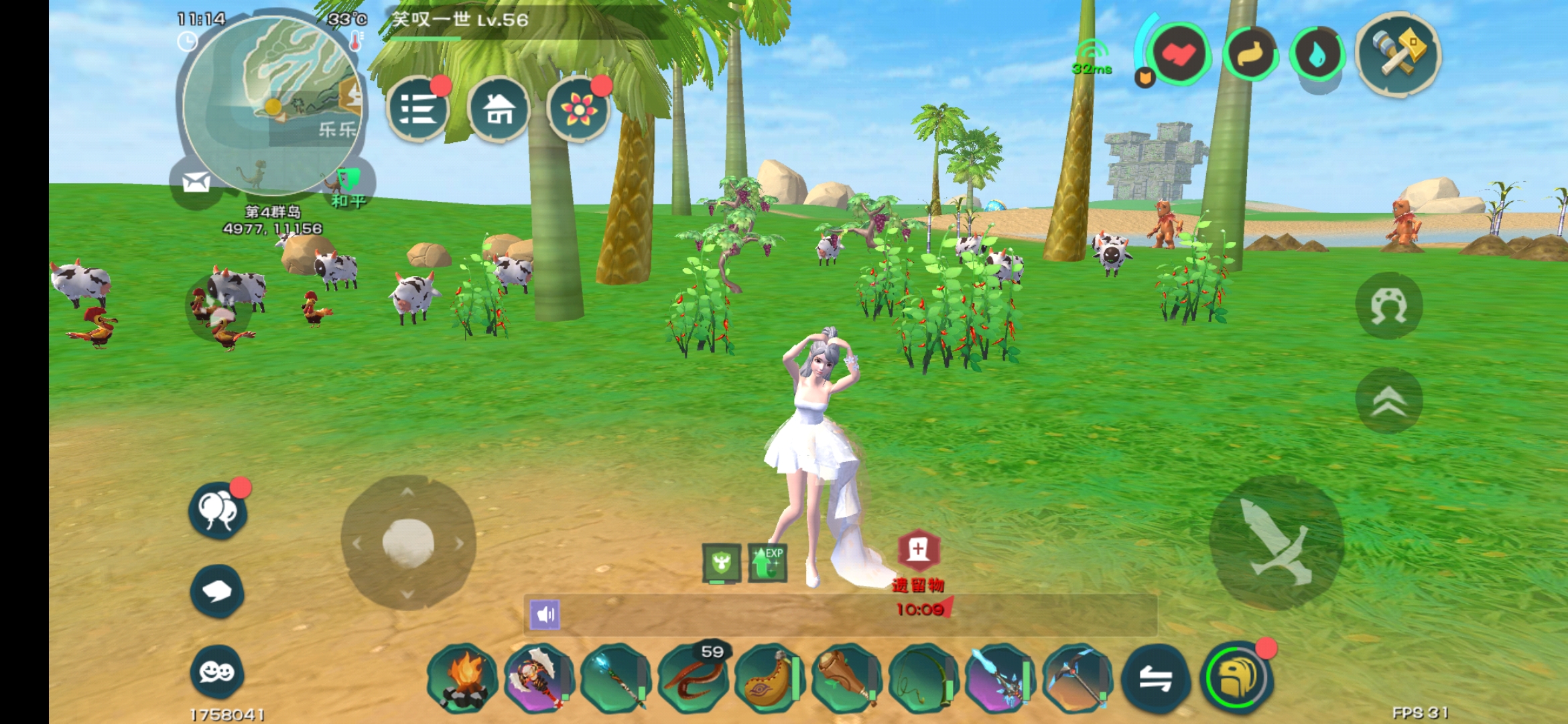Toggle the green 和平 peace mode shield

[x=348, y=181]
